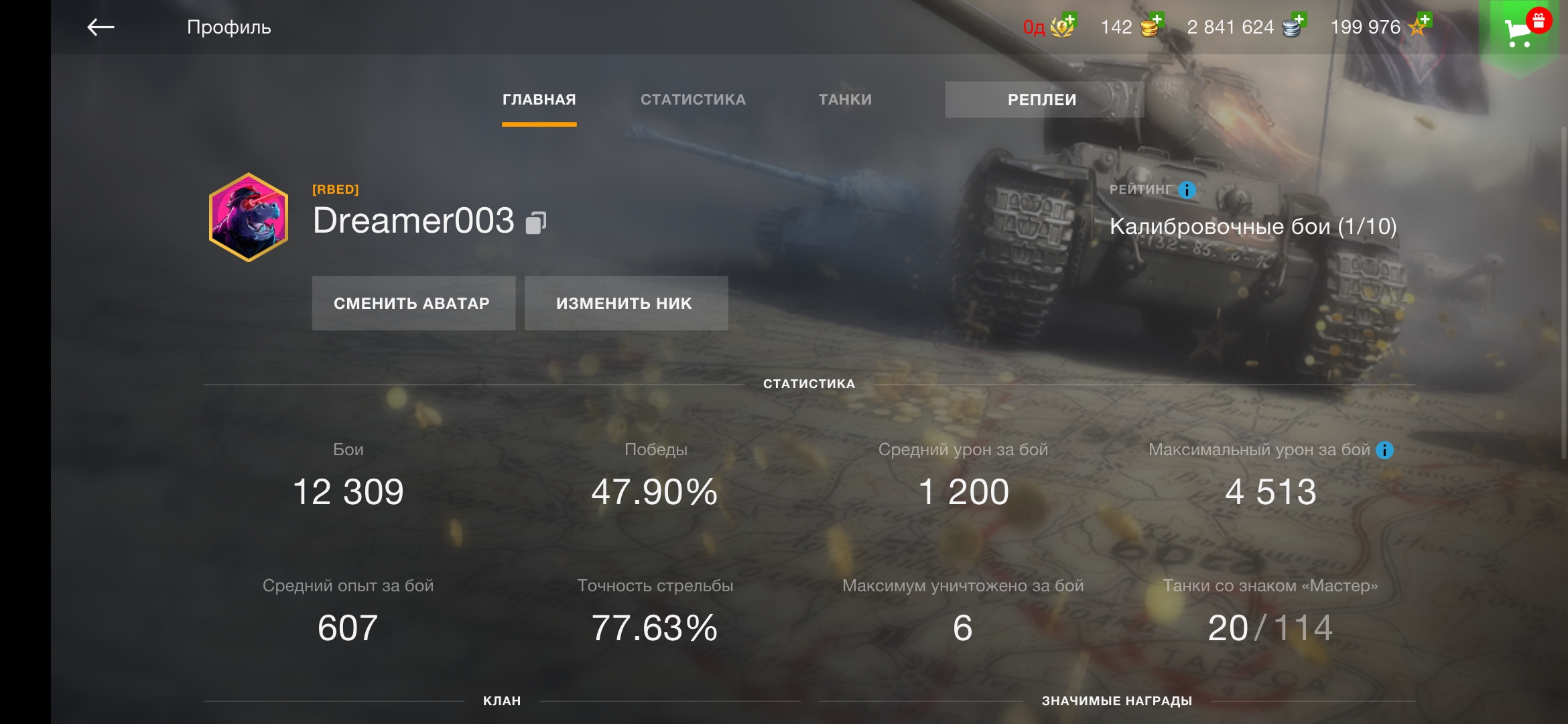Tap the player avatar hexagon
The image size is (1568, 724).
point(249,217)
